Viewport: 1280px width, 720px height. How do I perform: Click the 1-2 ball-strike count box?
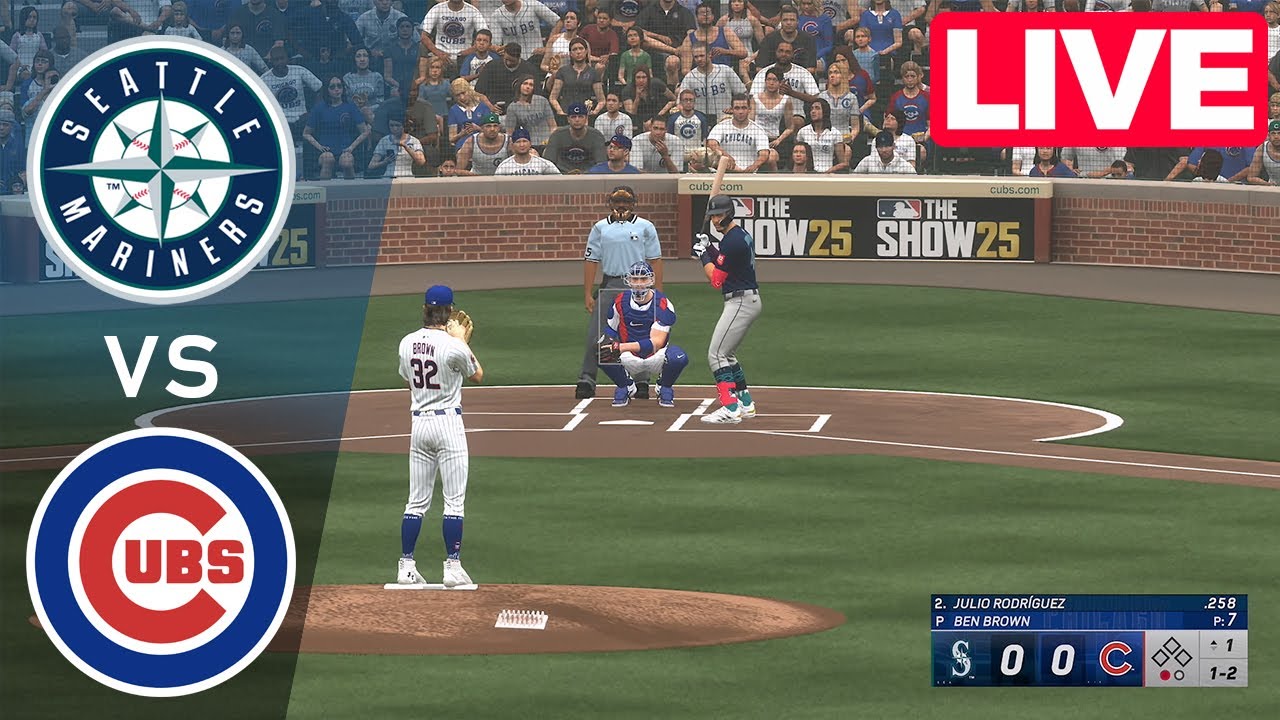point(1225,675)
